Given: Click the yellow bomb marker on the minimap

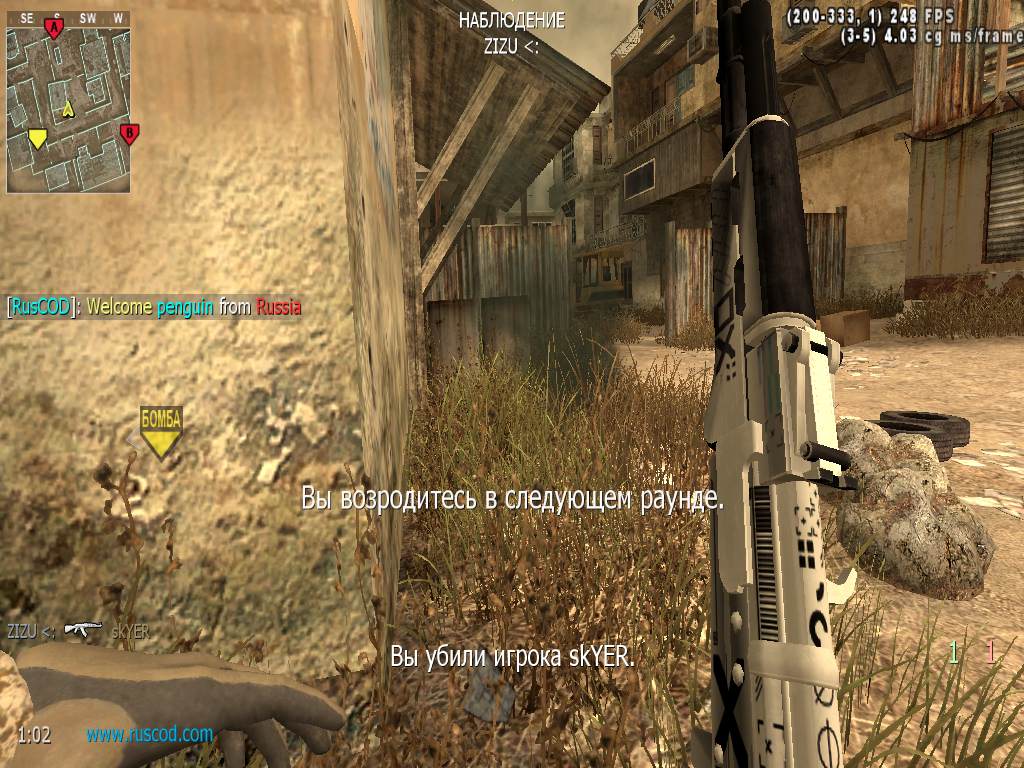Looking at the screenshot, I should (38, 139).
